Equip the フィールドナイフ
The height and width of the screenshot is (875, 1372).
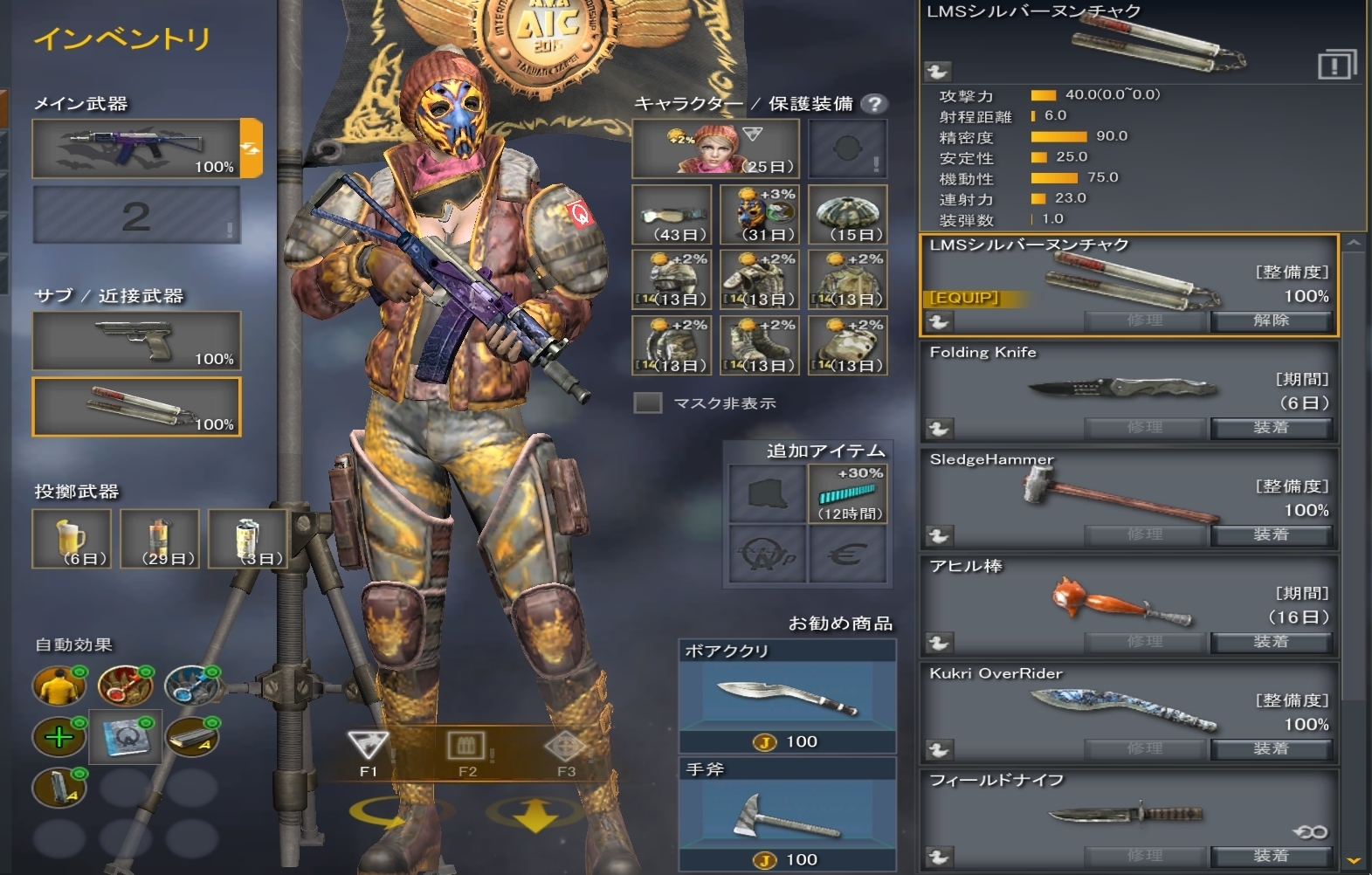pos(1271,856)
